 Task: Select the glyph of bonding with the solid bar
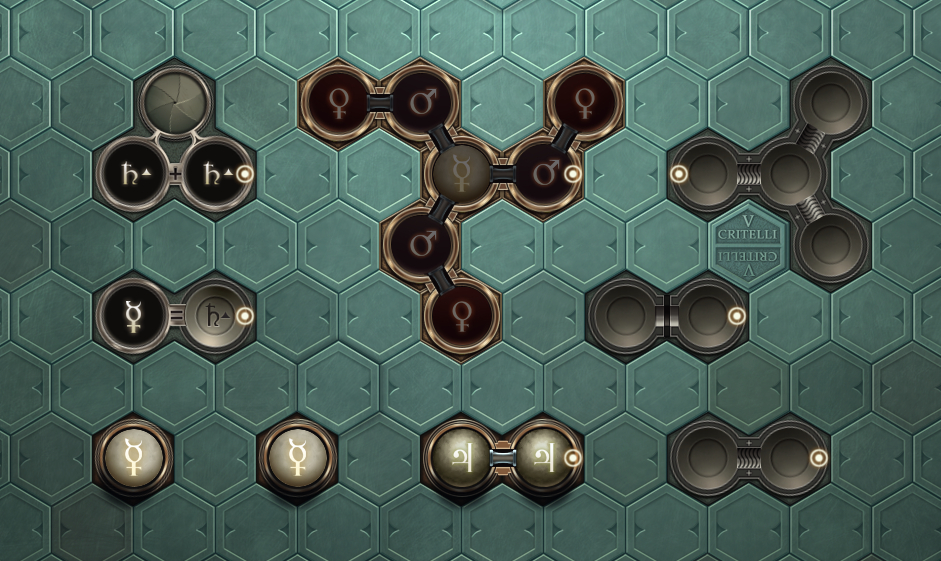[666, 315]
